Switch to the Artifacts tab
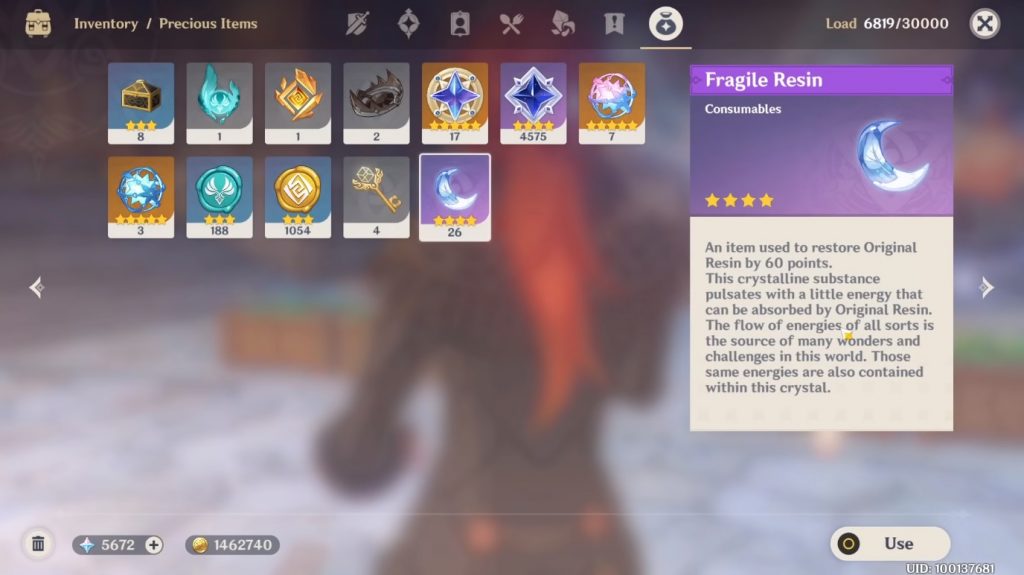The image size is (1024, 575). tap(408, 24)
